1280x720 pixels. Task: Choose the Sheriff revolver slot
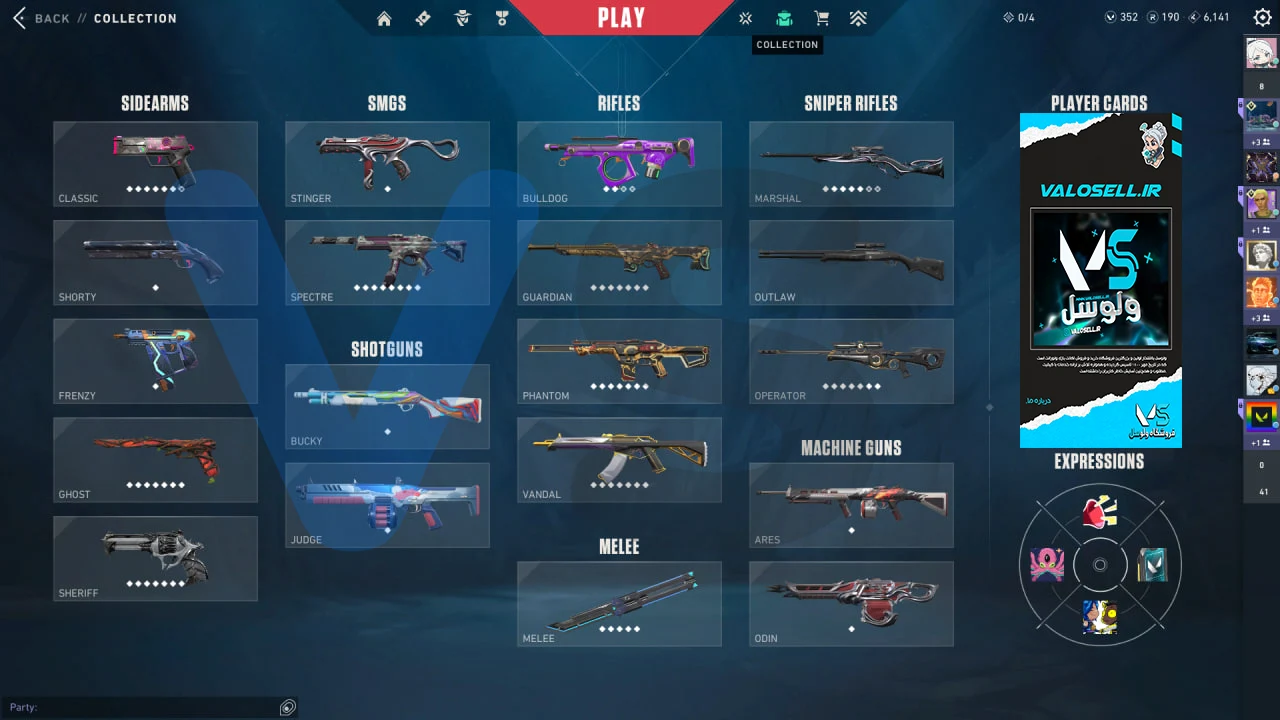tap(155, 558)
